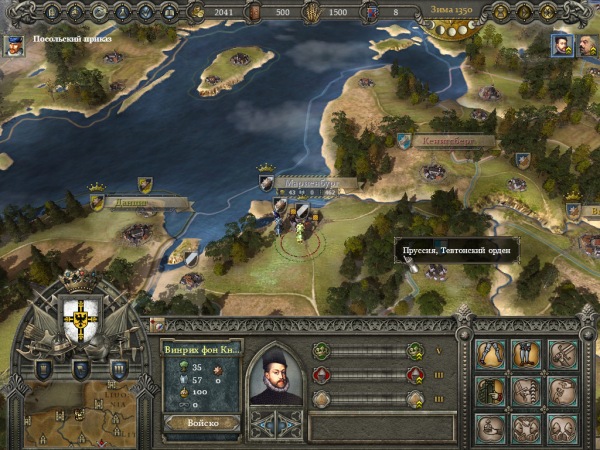Click the crossed swords action icon
This screenshot has width=600, height=450.
coord(563,352)
